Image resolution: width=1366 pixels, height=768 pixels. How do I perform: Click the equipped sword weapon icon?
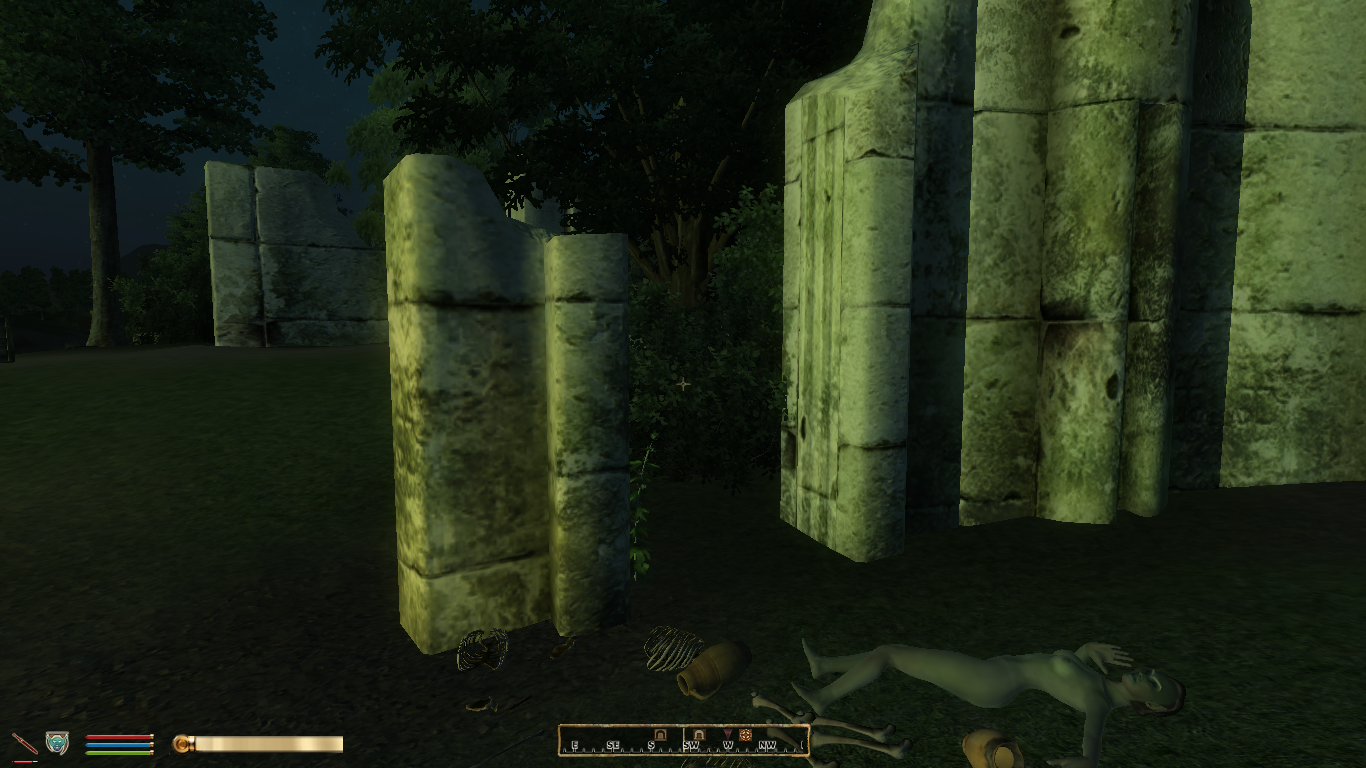coord(25,743)
